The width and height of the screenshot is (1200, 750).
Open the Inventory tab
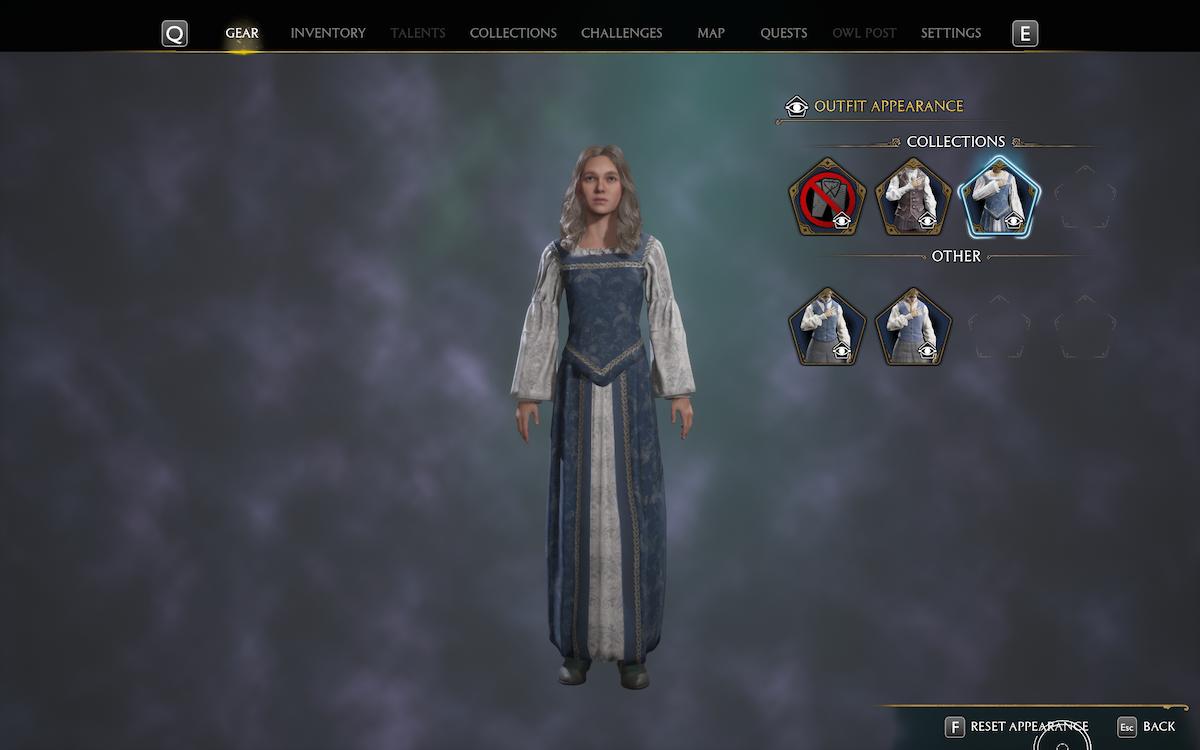point(328,33)
